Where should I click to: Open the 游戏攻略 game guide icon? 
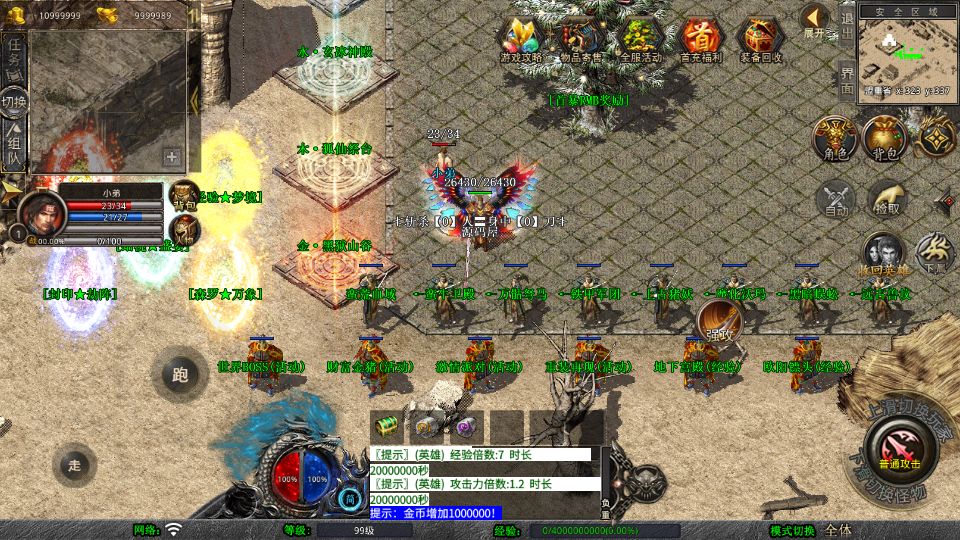click(523, 39)
